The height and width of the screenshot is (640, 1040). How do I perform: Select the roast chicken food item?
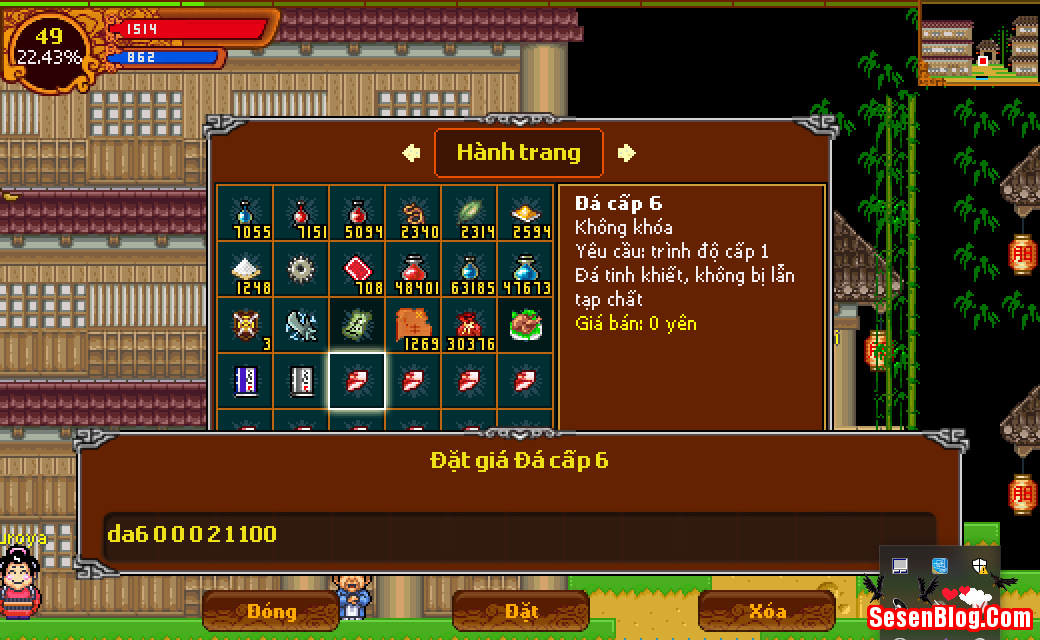[525, 326]
